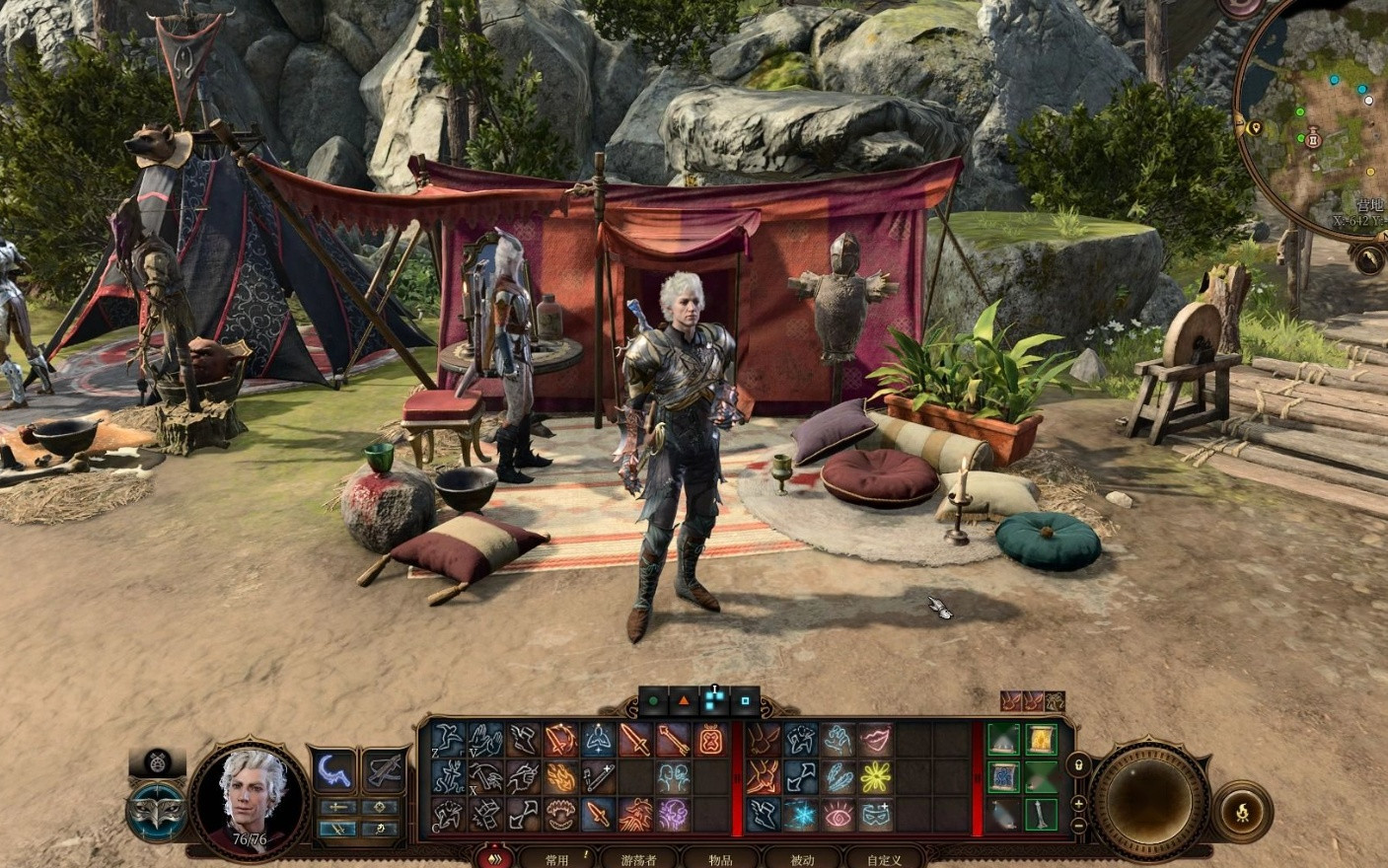The width and height of the screenshot is (1388, 868).
Task: Use the orange flame ability icon
Action: [x=560, y=777]
